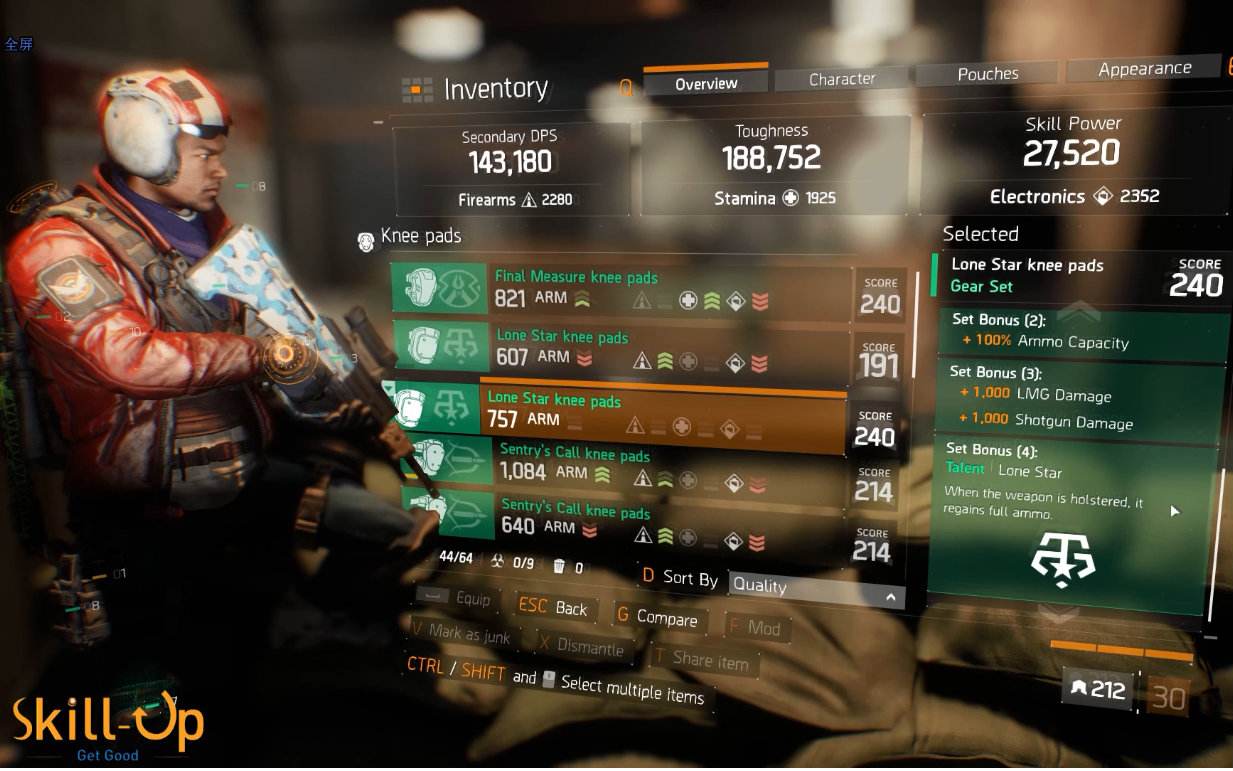Open the Pouches tab
The height and width of the screenshot is (771, 1233).
[987, 74]
